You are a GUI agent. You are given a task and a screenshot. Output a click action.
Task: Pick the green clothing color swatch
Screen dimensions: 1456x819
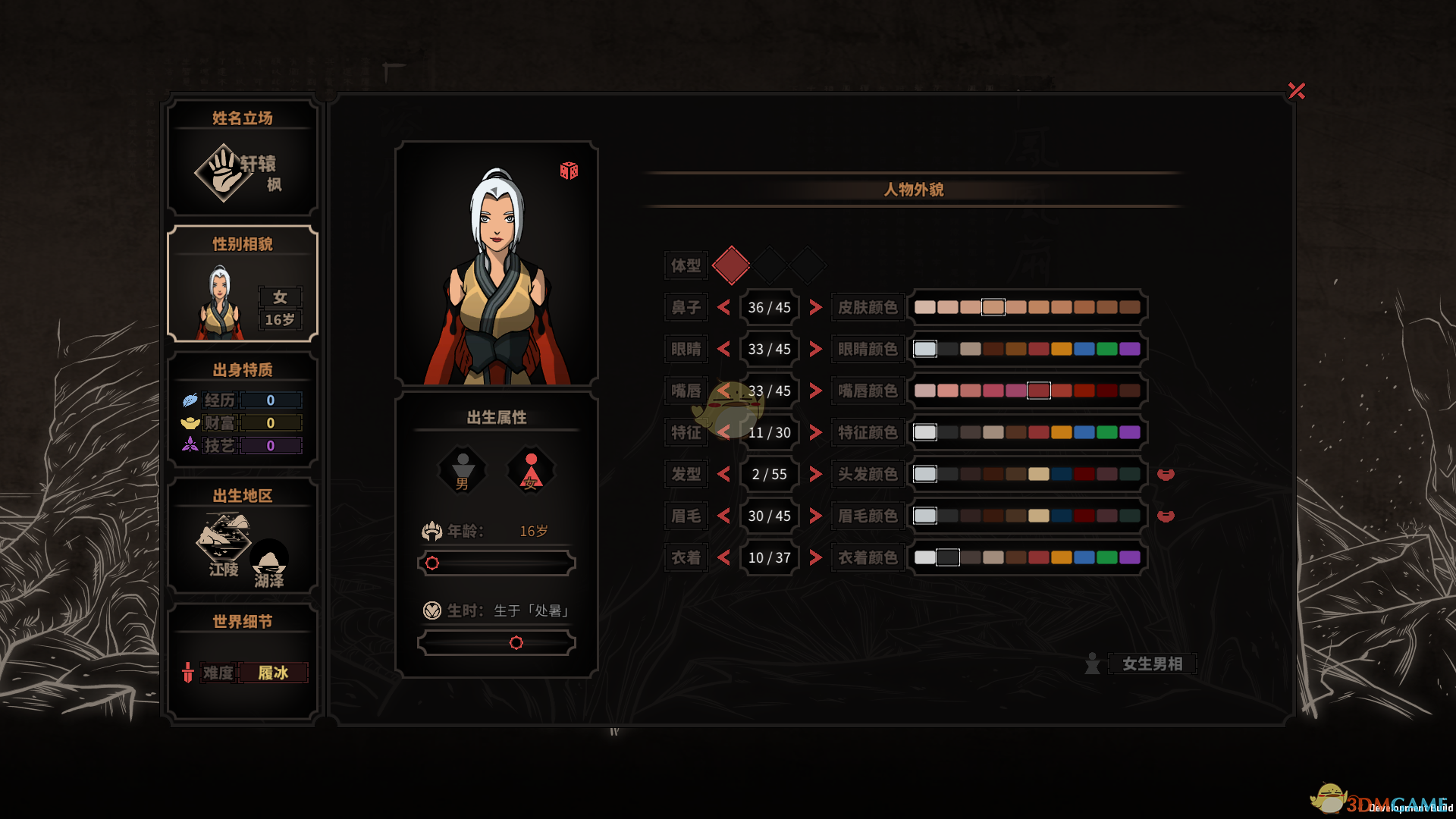[x=1106, y=557]
